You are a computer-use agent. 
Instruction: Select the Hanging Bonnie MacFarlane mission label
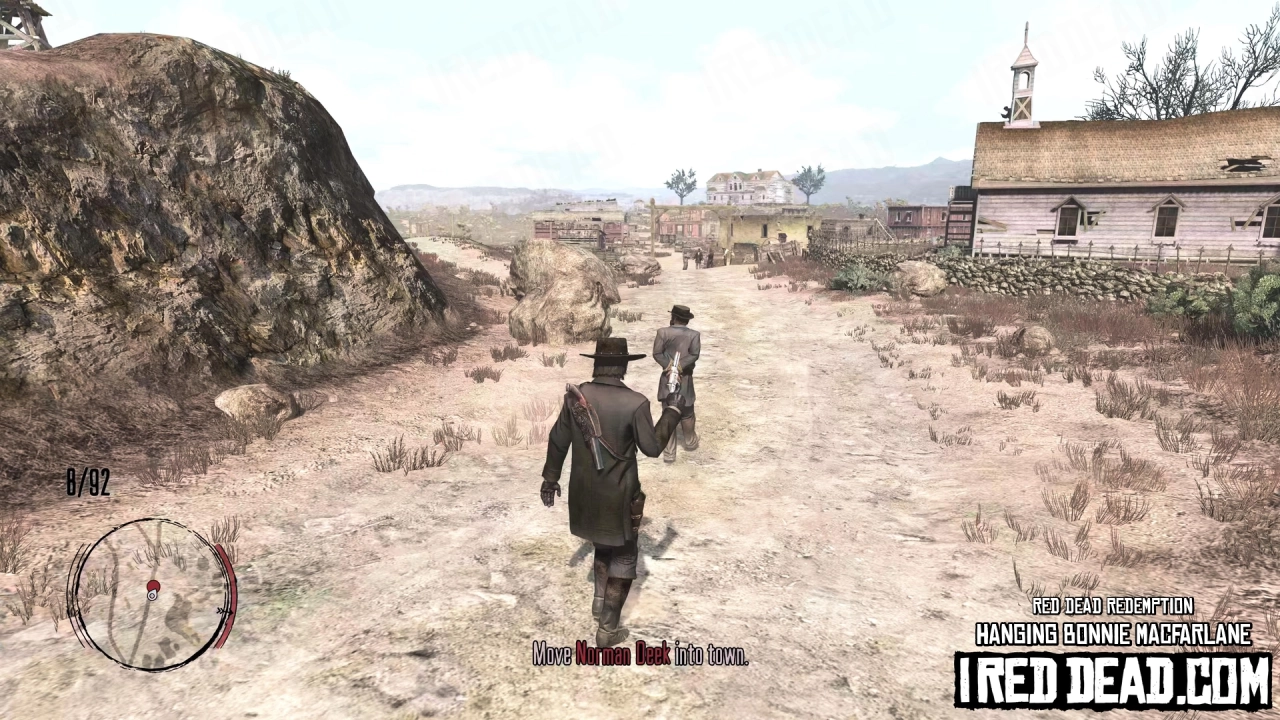[x=1113, y=633]
